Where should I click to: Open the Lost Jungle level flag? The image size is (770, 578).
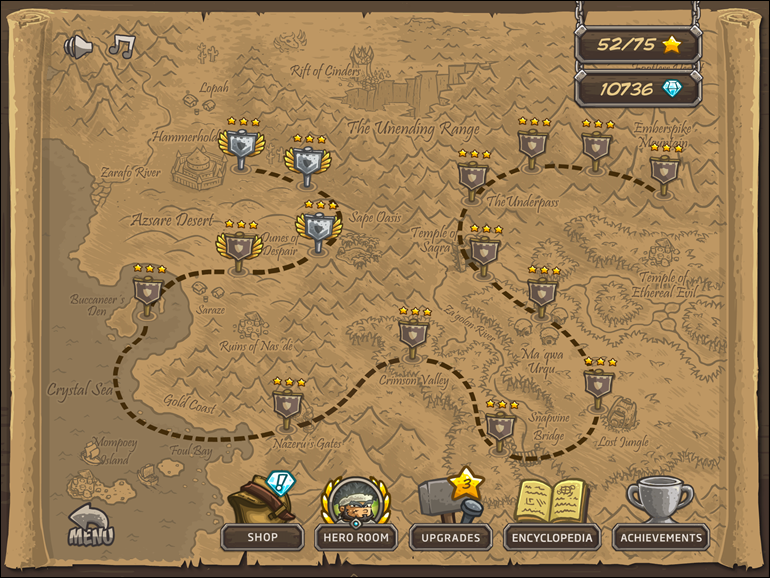(x=599, y=384)
